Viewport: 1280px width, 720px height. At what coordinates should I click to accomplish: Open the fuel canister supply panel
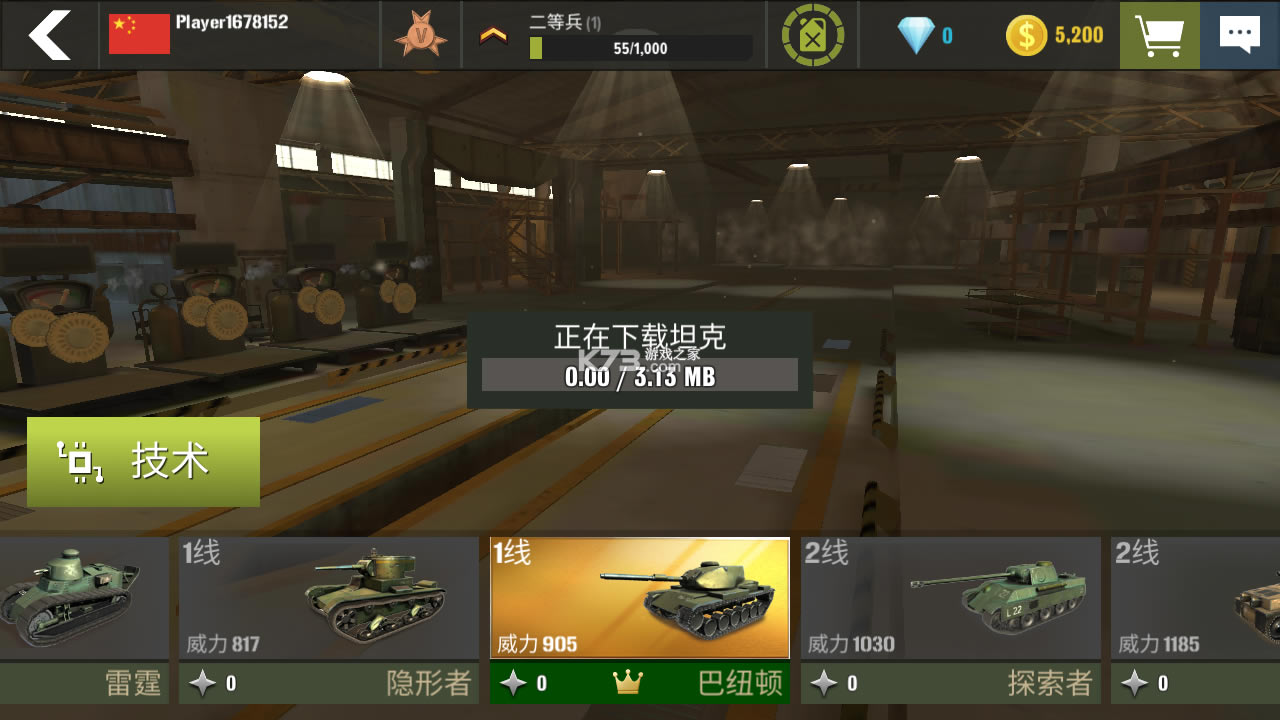(813, 34)
